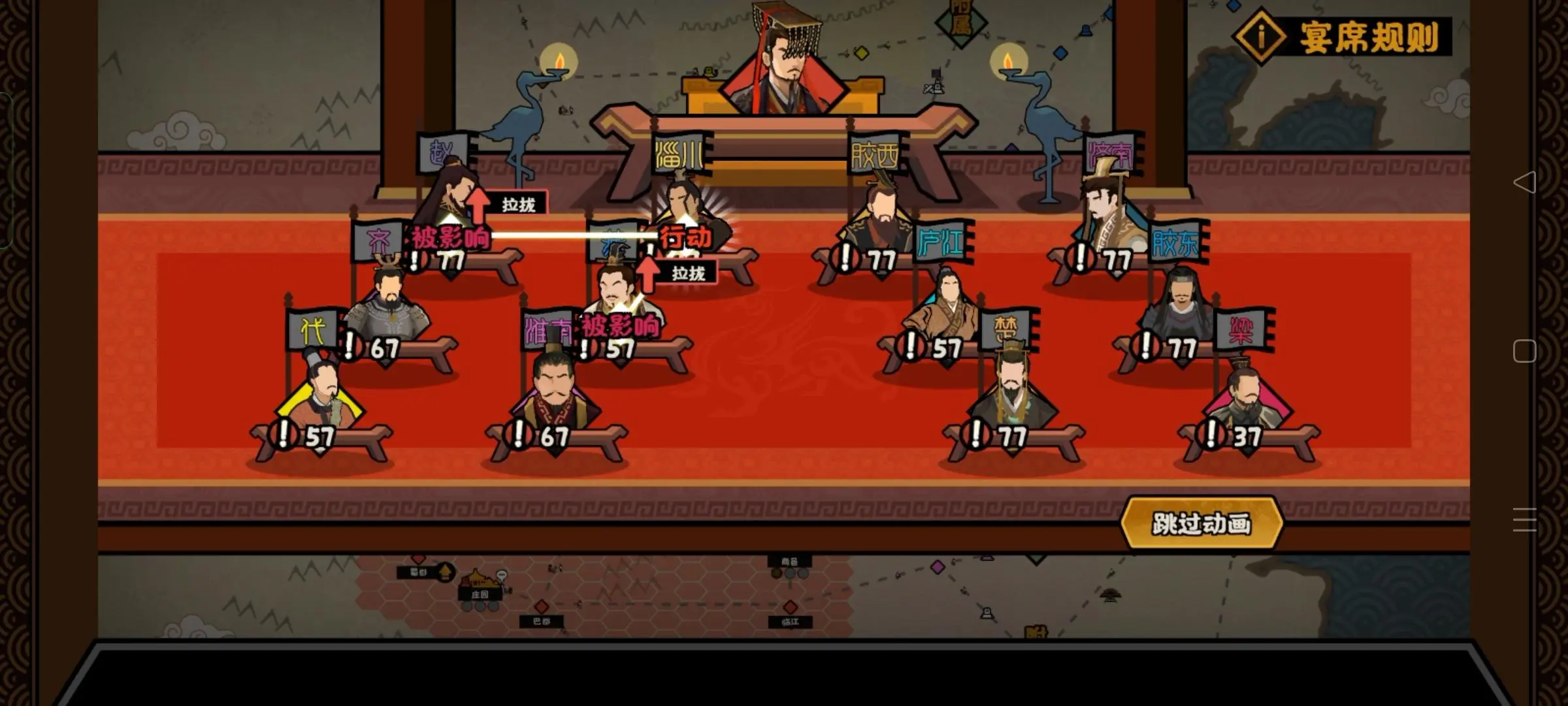Tap the Android back triangle button

click(1524, 182)
